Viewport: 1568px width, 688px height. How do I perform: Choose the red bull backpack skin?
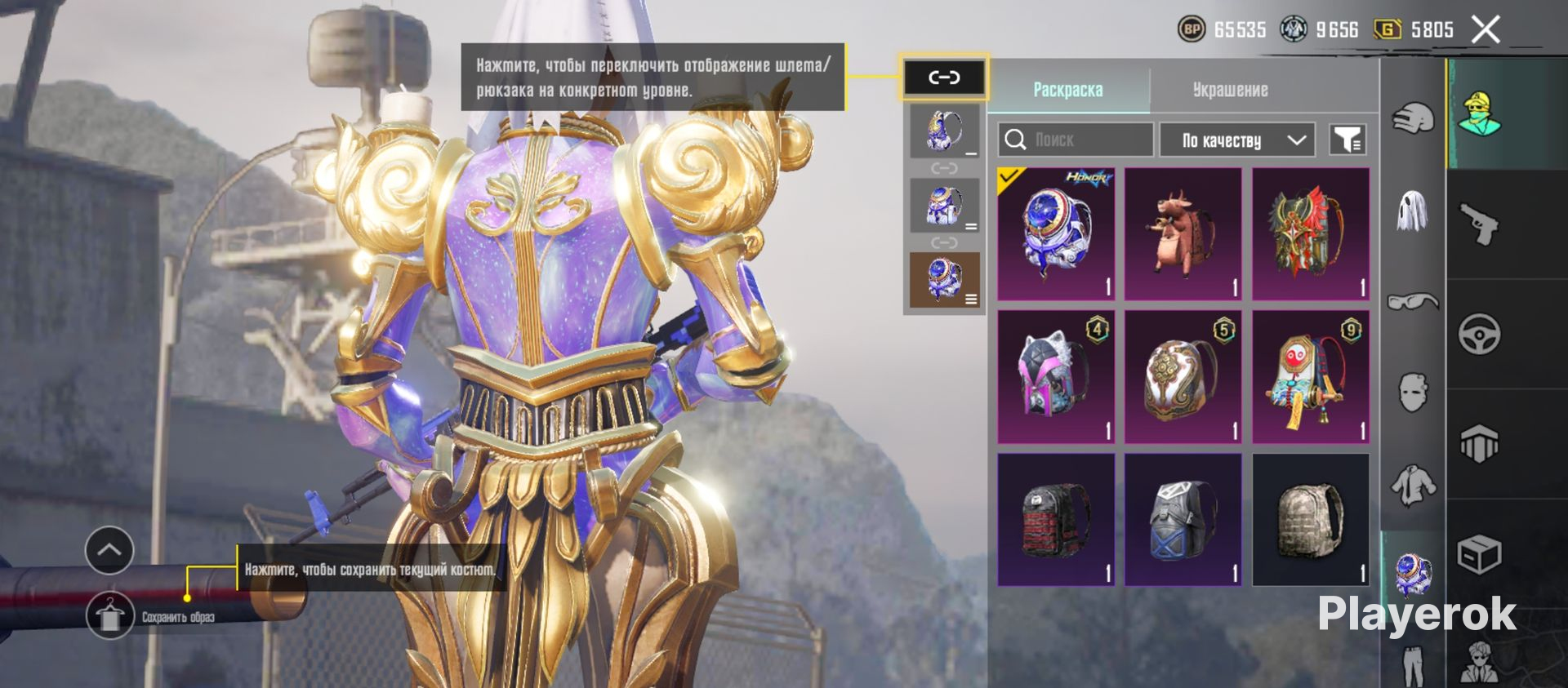[x=1183, y=234]
